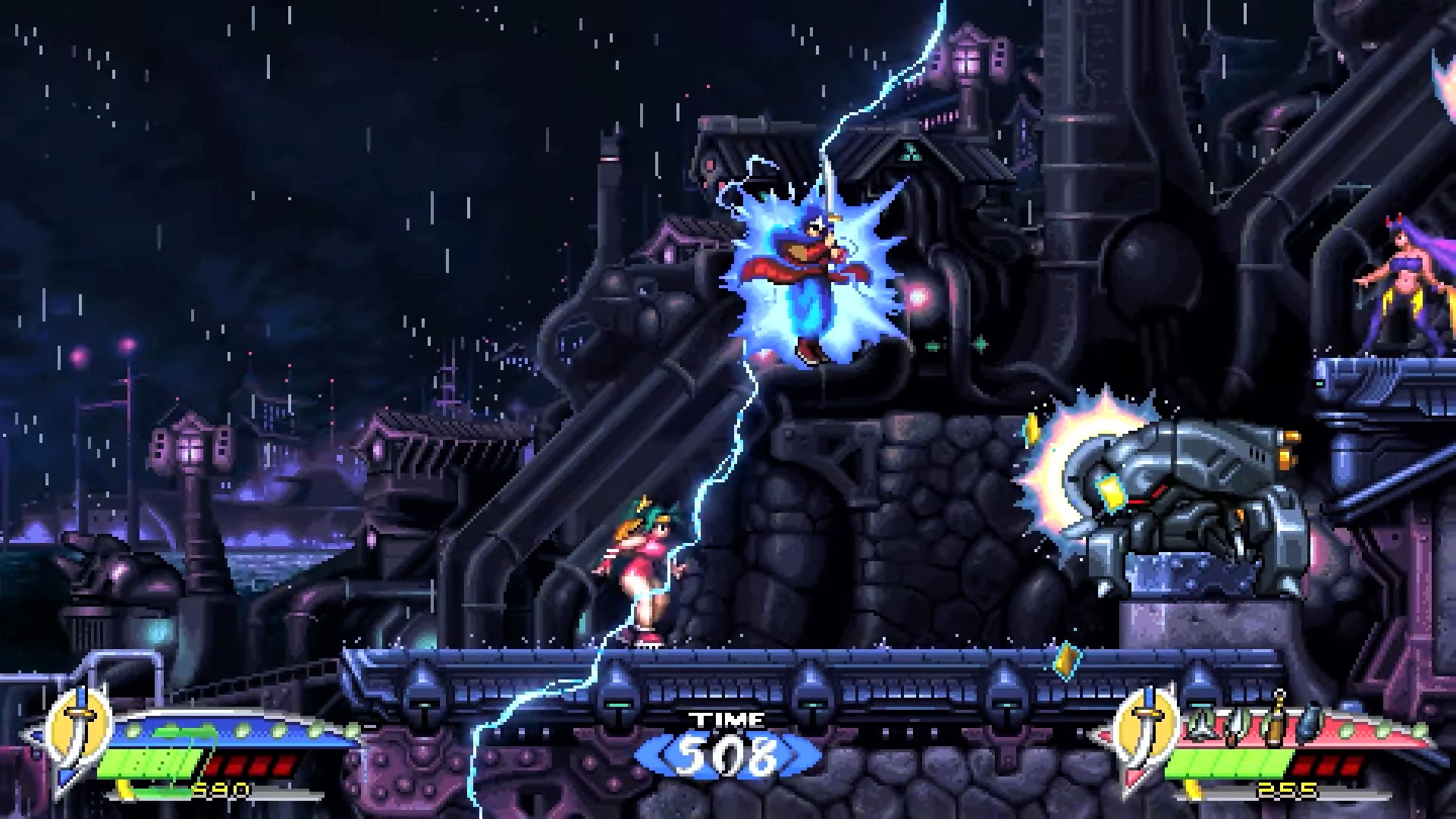Click player 1's score reading 590
Viewport: 1456px width, 819px height.
coord(219,789)
